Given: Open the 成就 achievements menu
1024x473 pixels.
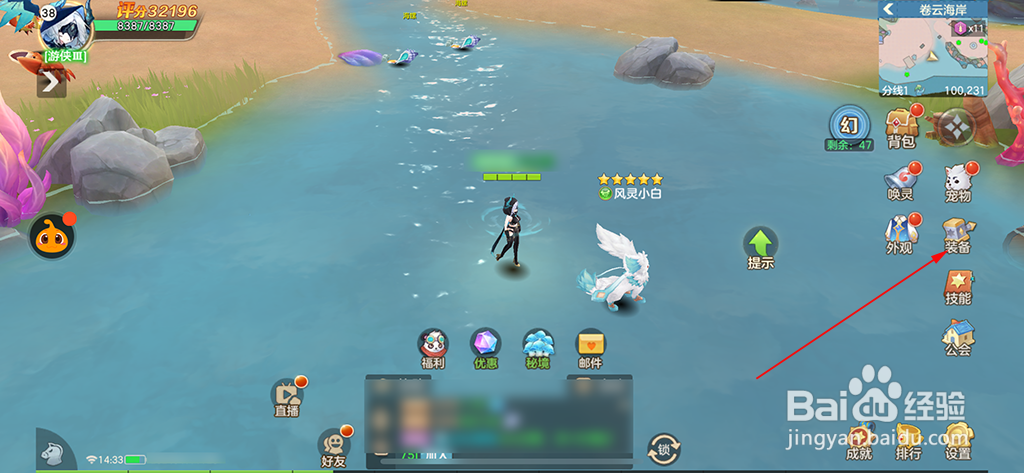Looking at the screenshot, I should [x=859, y=439].
